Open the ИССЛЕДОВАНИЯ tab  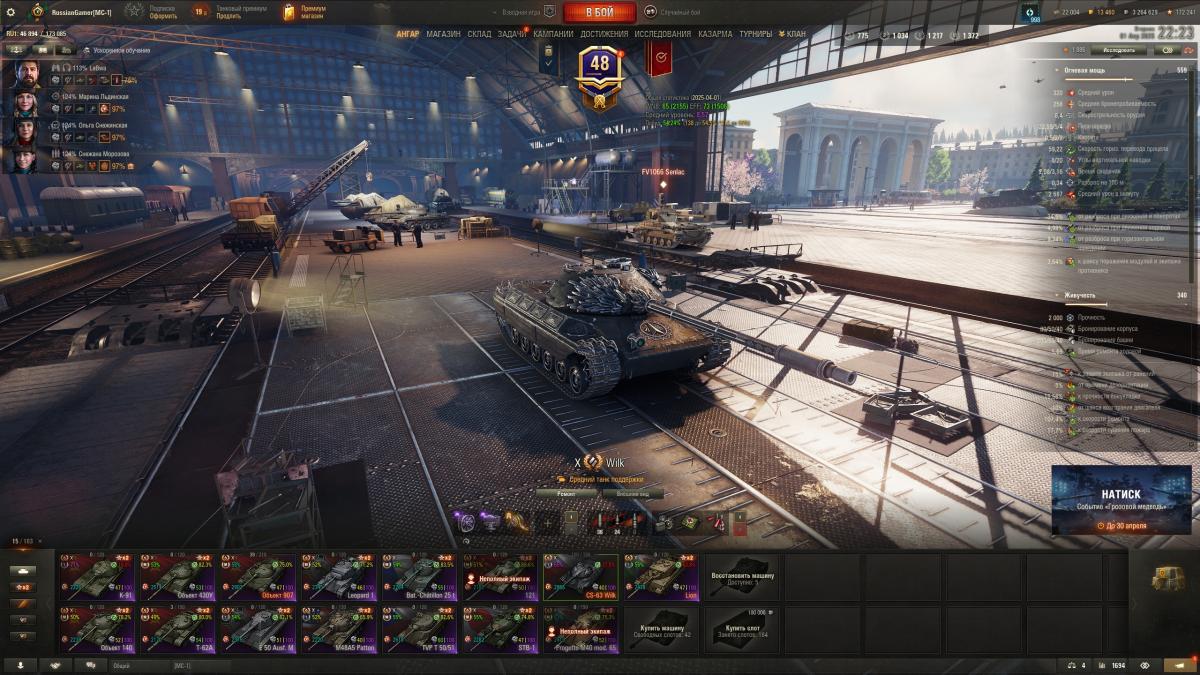662,34
